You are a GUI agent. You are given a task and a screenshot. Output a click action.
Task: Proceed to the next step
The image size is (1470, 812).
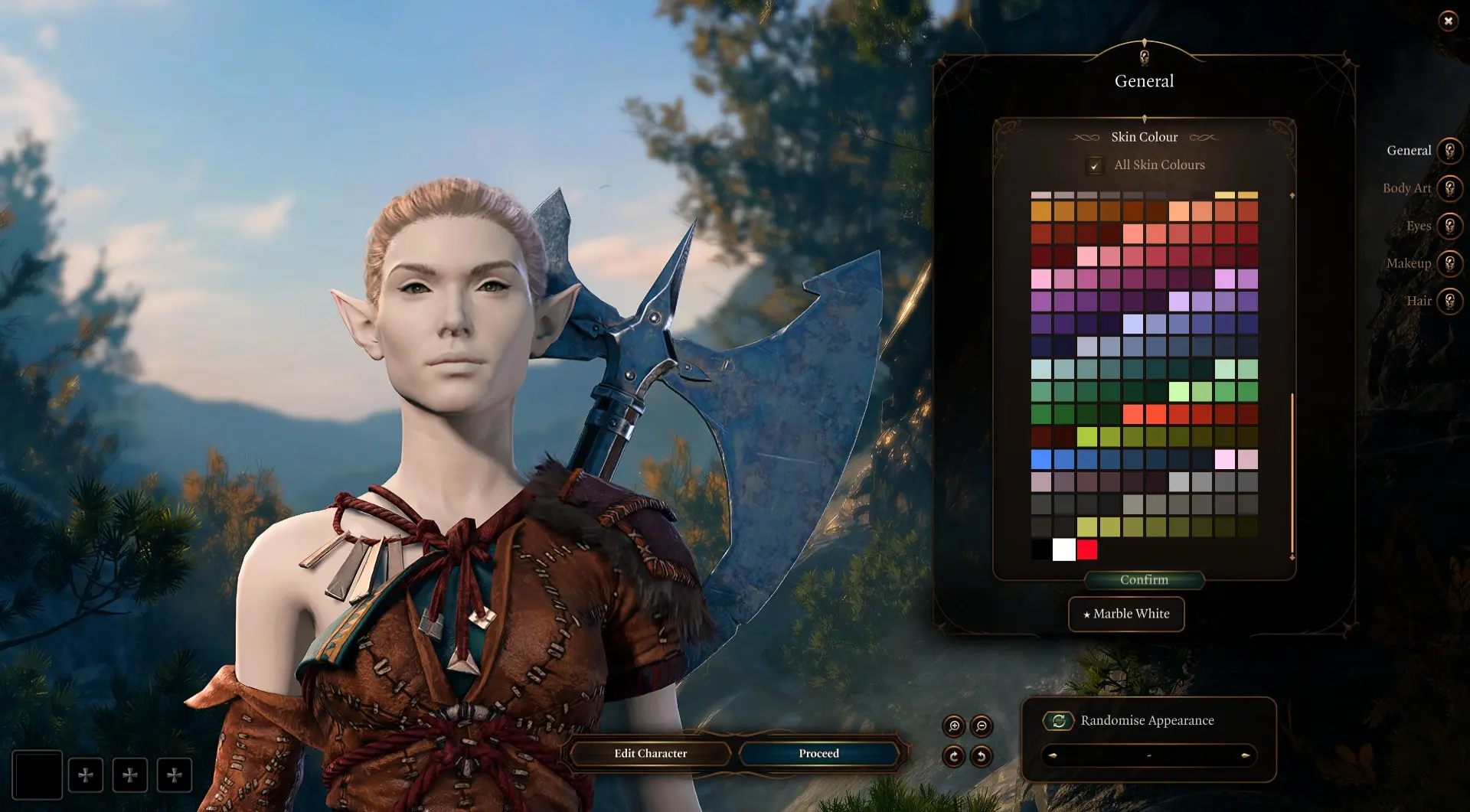pos(818,754)
